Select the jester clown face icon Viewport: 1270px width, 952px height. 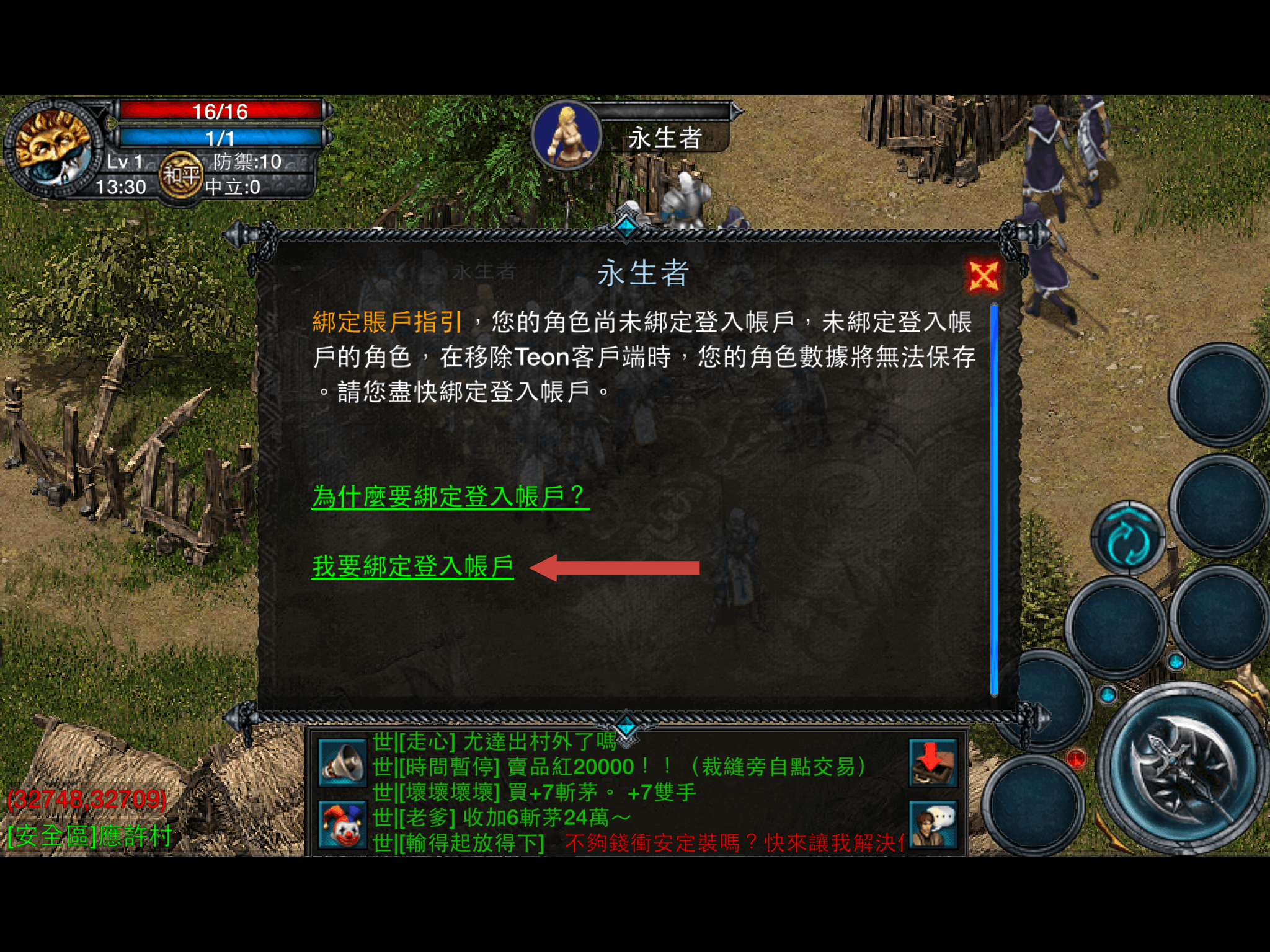(x=342, y=824)
